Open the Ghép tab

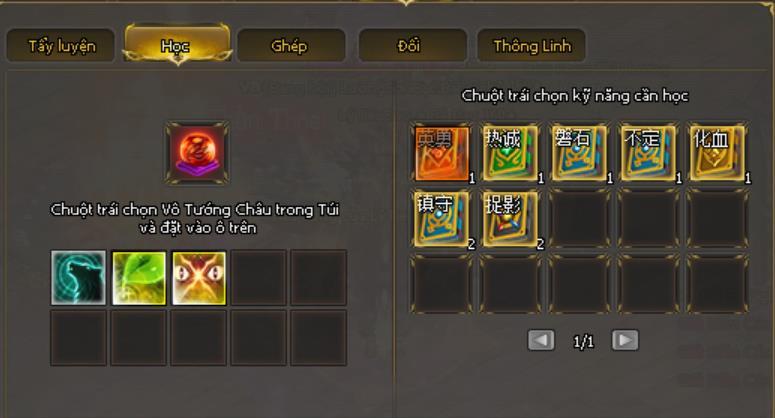pos(289,46)
